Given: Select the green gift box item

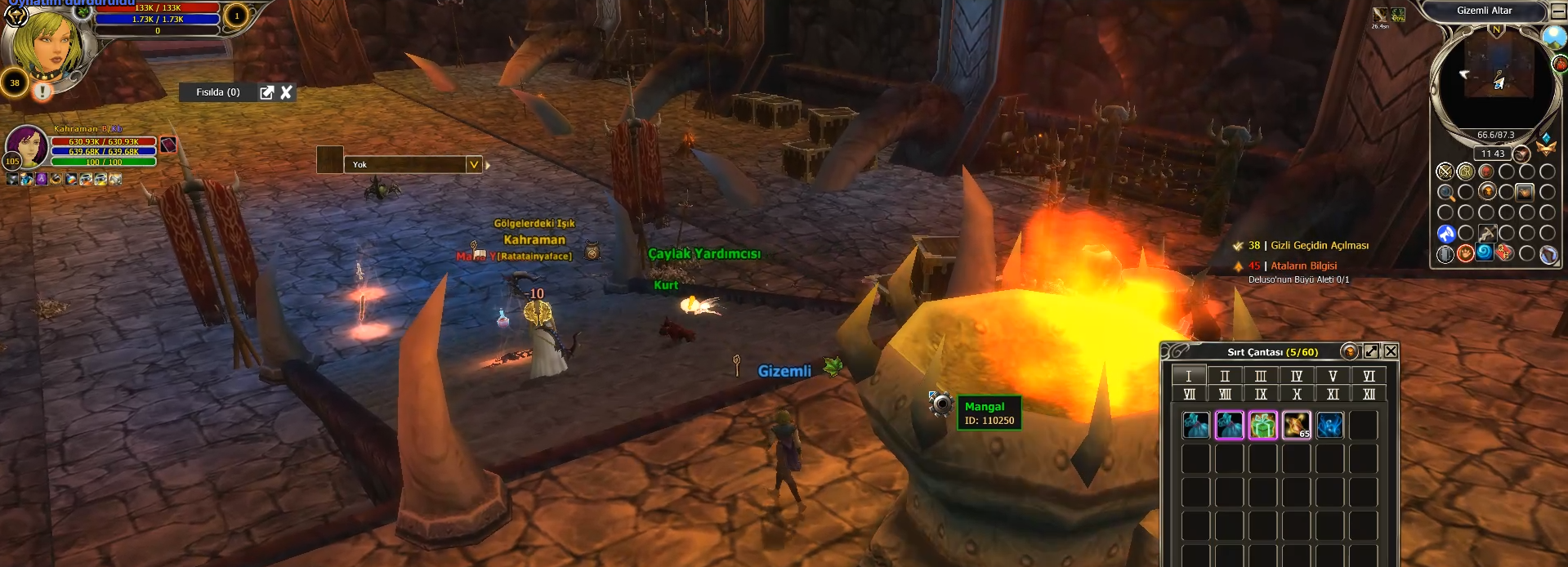Looking at the screenshot, I should (1263, 425).
